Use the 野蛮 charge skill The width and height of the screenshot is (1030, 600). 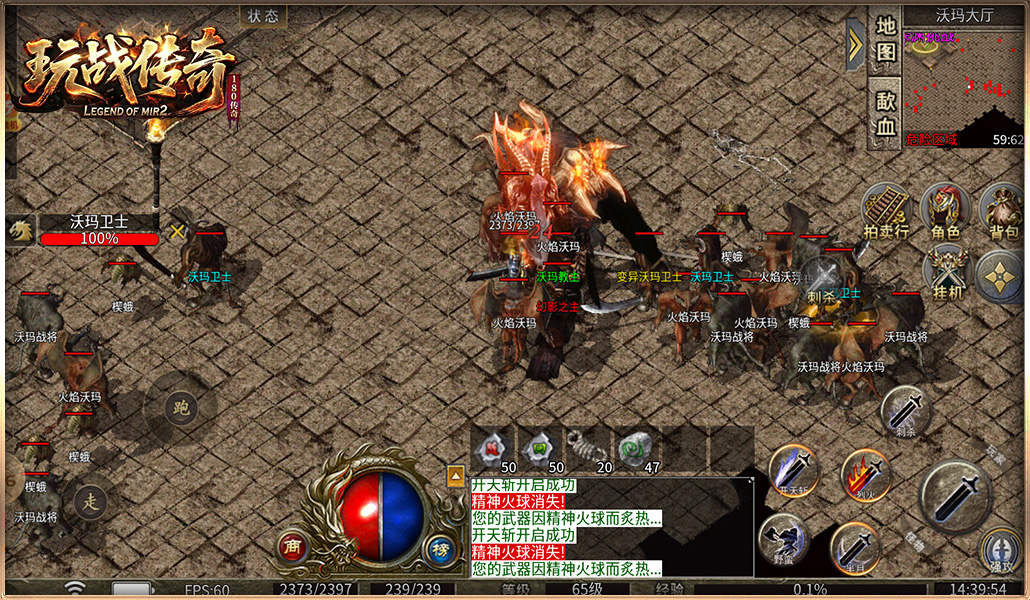click(x=782, y=540)
